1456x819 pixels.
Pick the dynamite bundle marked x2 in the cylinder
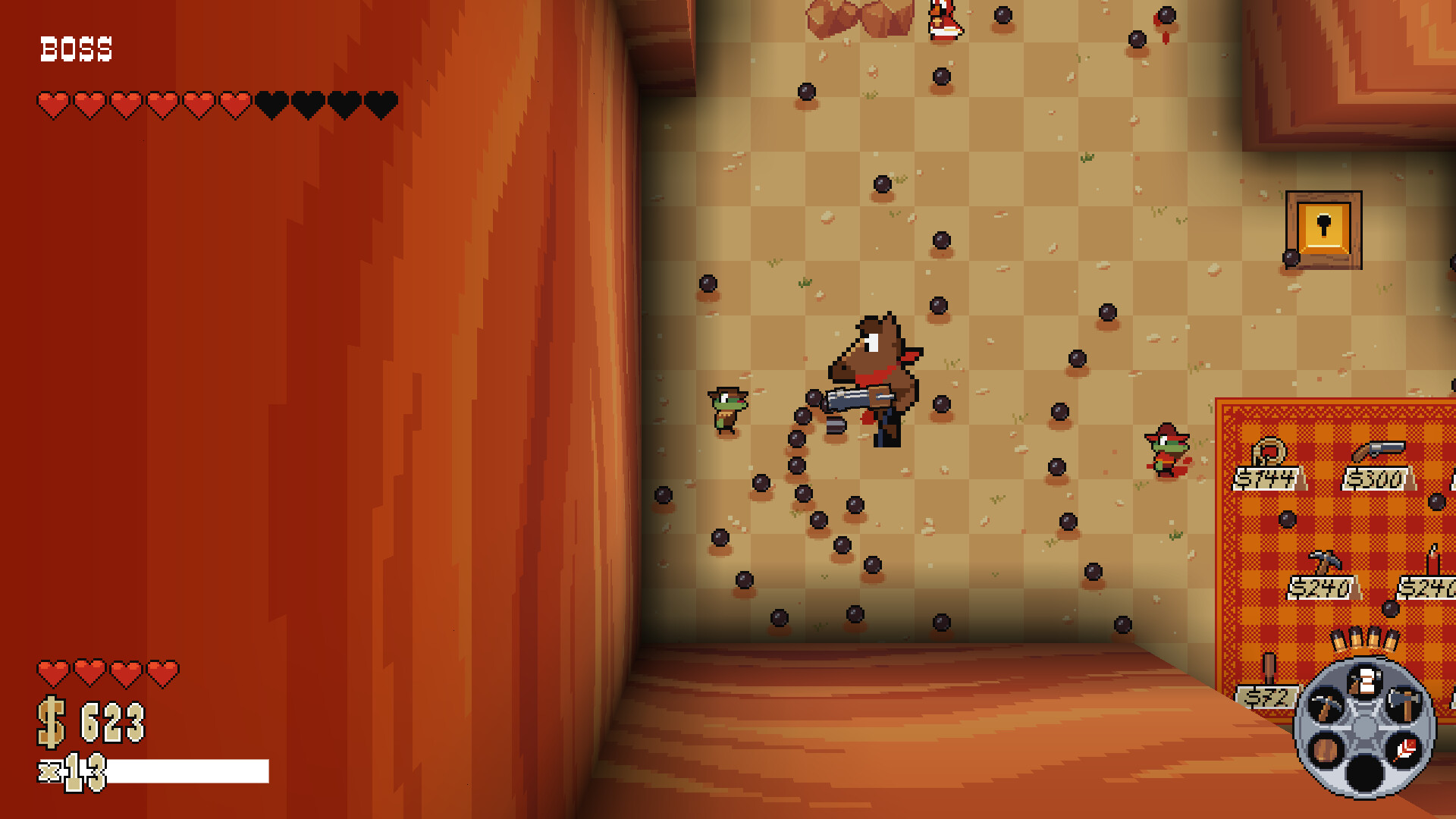pos(1365,679)
